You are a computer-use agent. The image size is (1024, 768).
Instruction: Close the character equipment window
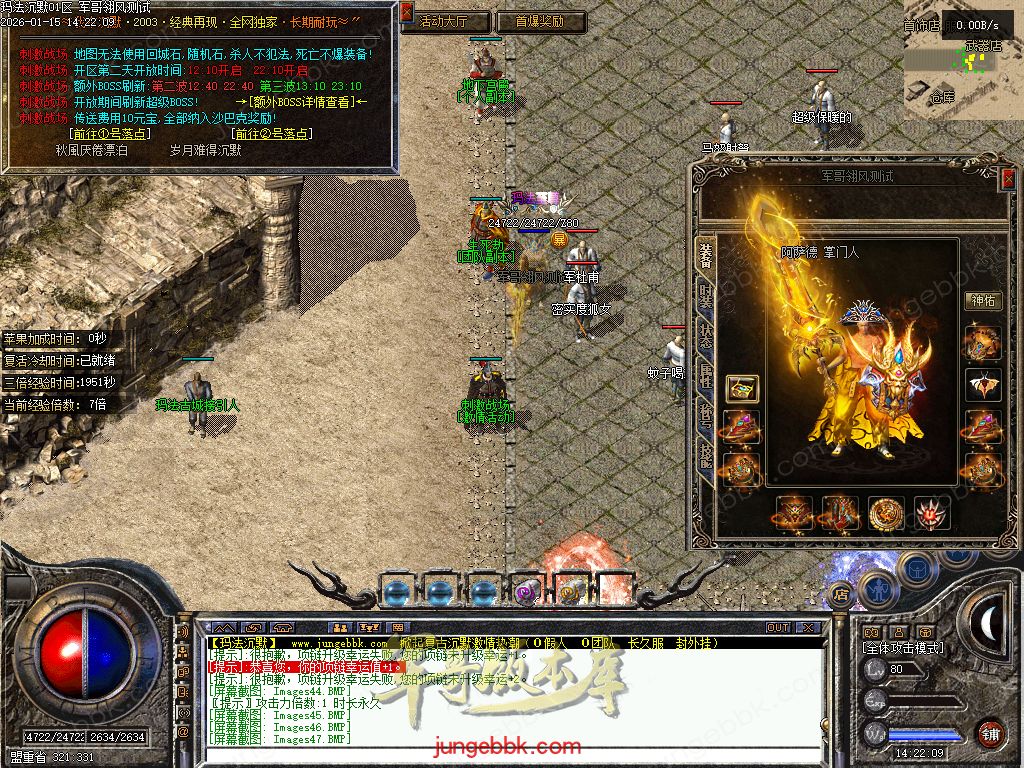pos(1007,178)
